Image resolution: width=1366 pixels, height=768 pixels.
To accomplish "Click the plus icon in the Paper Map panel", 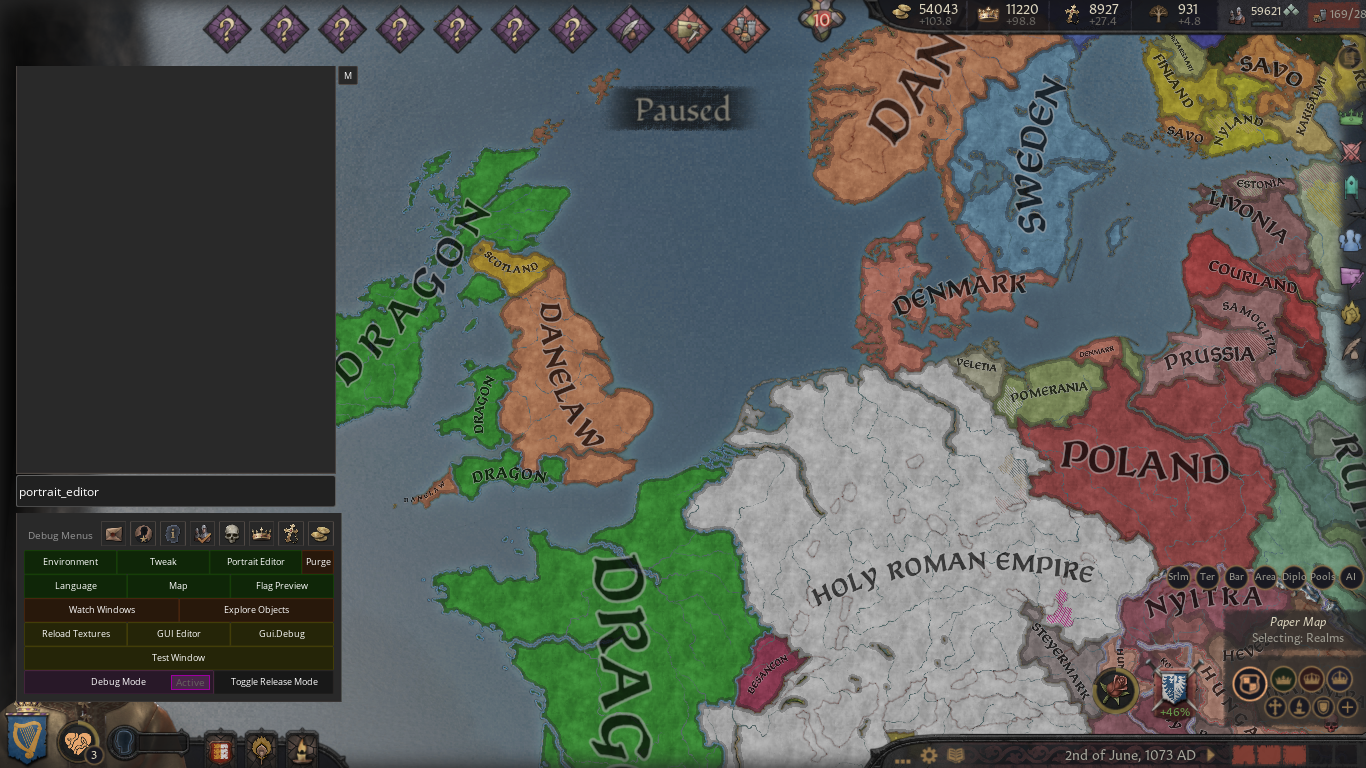I will (x=1348, y=707).
